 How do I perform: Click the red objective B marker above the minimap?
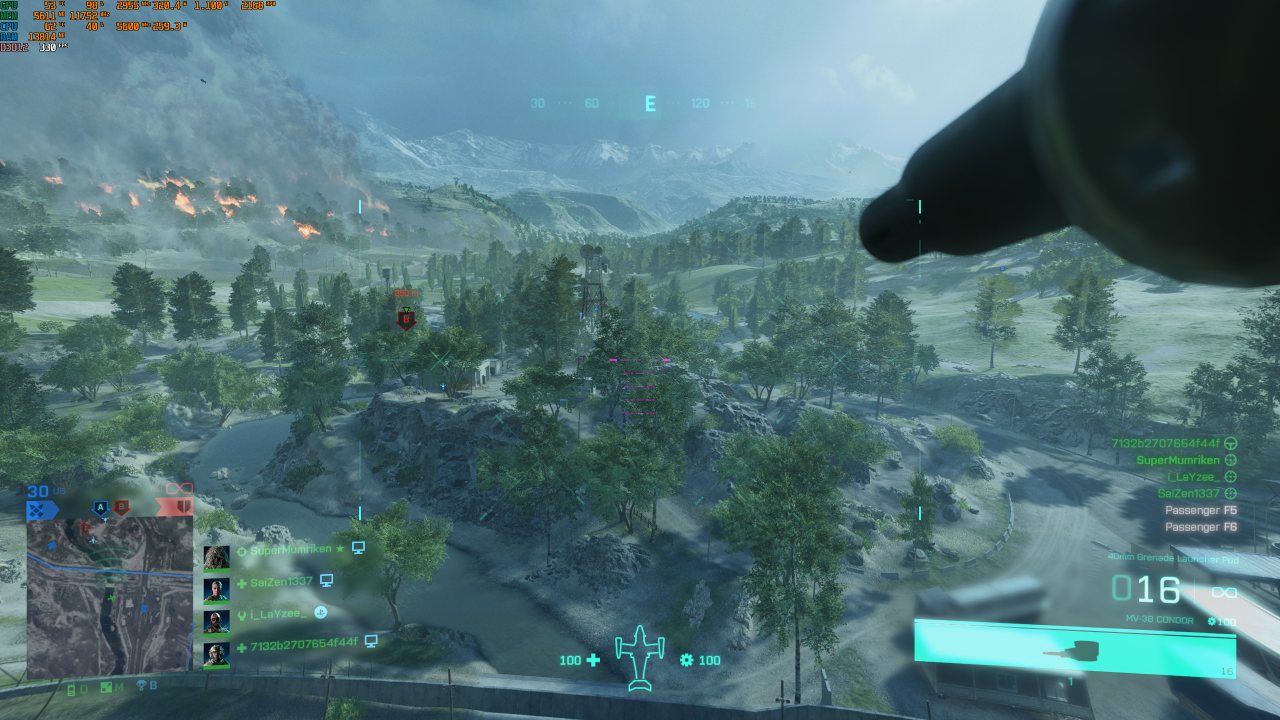click(x=122, y=508)
